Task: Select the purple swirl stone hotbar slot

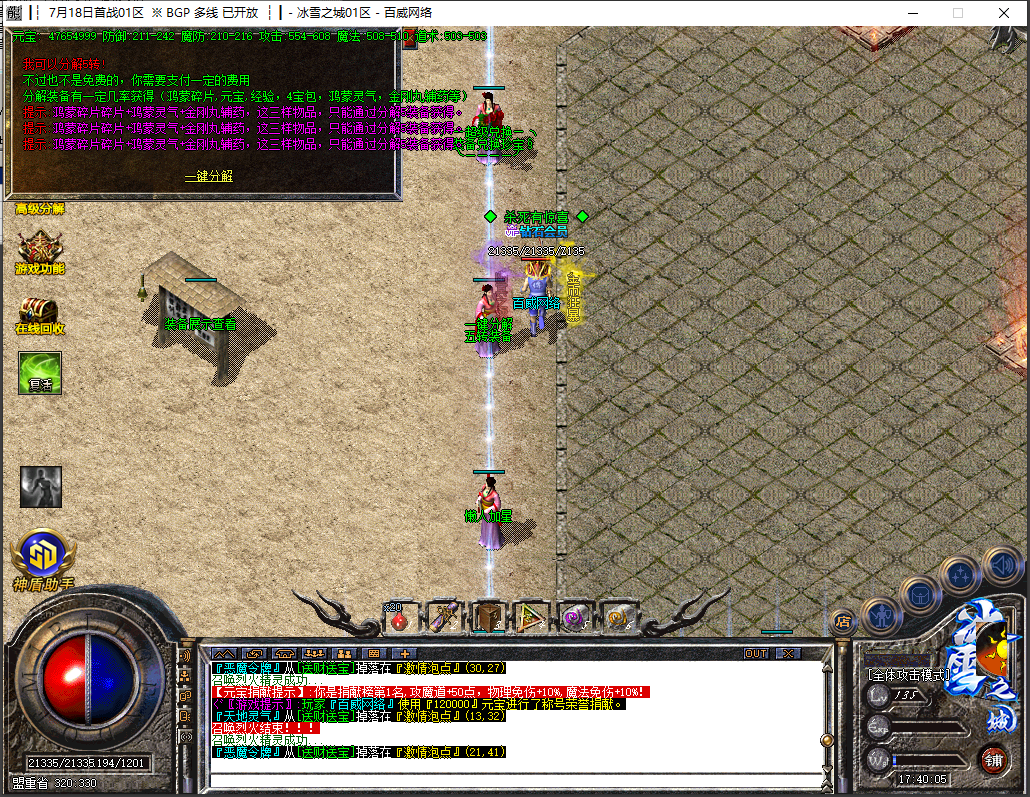Action: point(575,618)
